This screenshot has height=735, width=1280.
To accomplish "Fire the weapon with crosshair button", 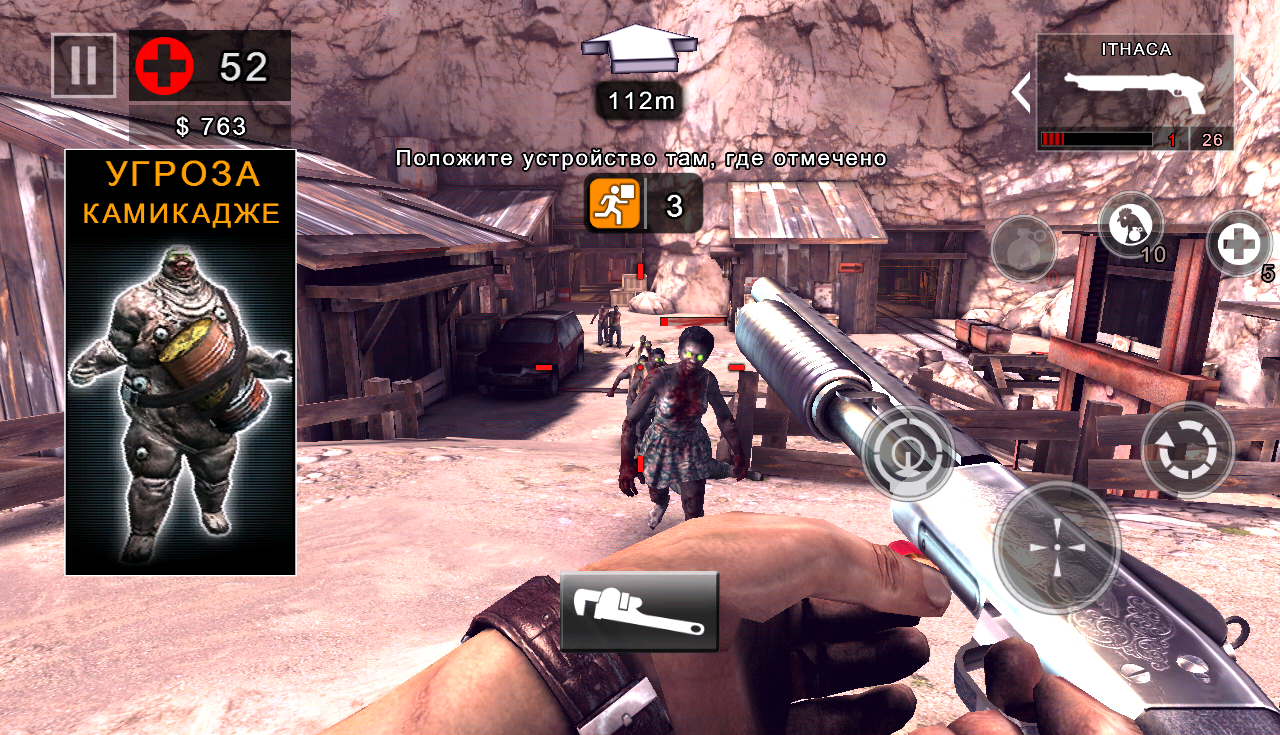I will tap(1056, 546).
